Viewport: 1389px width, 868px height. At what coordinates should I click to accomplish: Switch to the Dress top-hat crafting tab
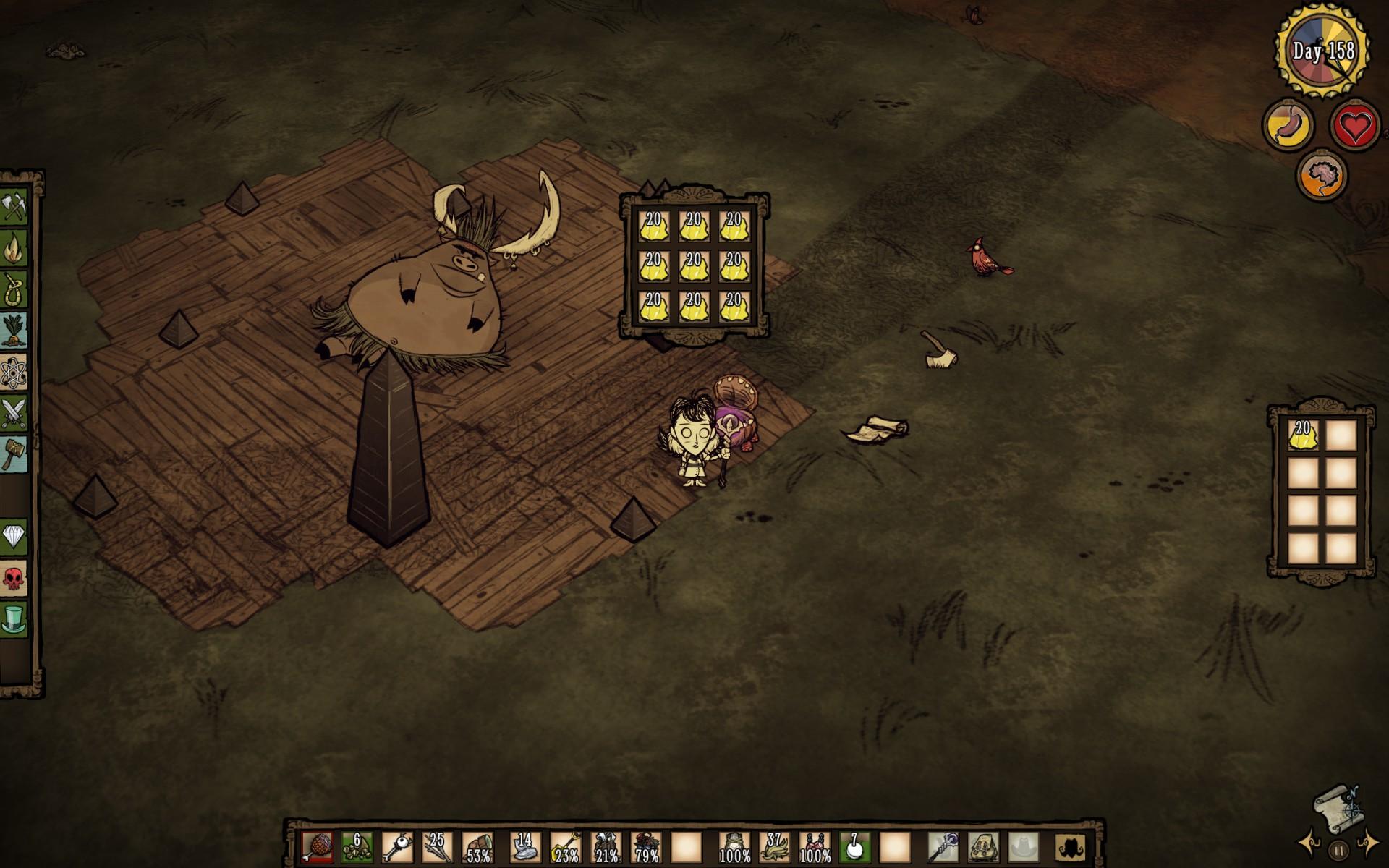coord(14,619)
